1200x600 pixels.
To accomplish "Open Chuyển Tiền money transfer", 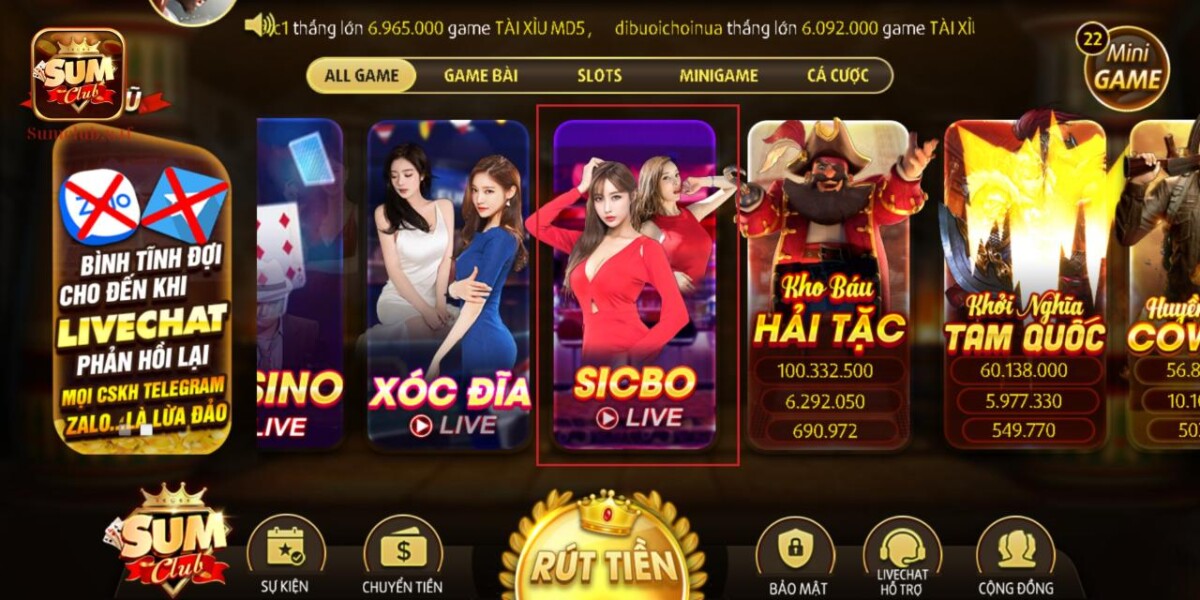I will [x=402, y=555].
